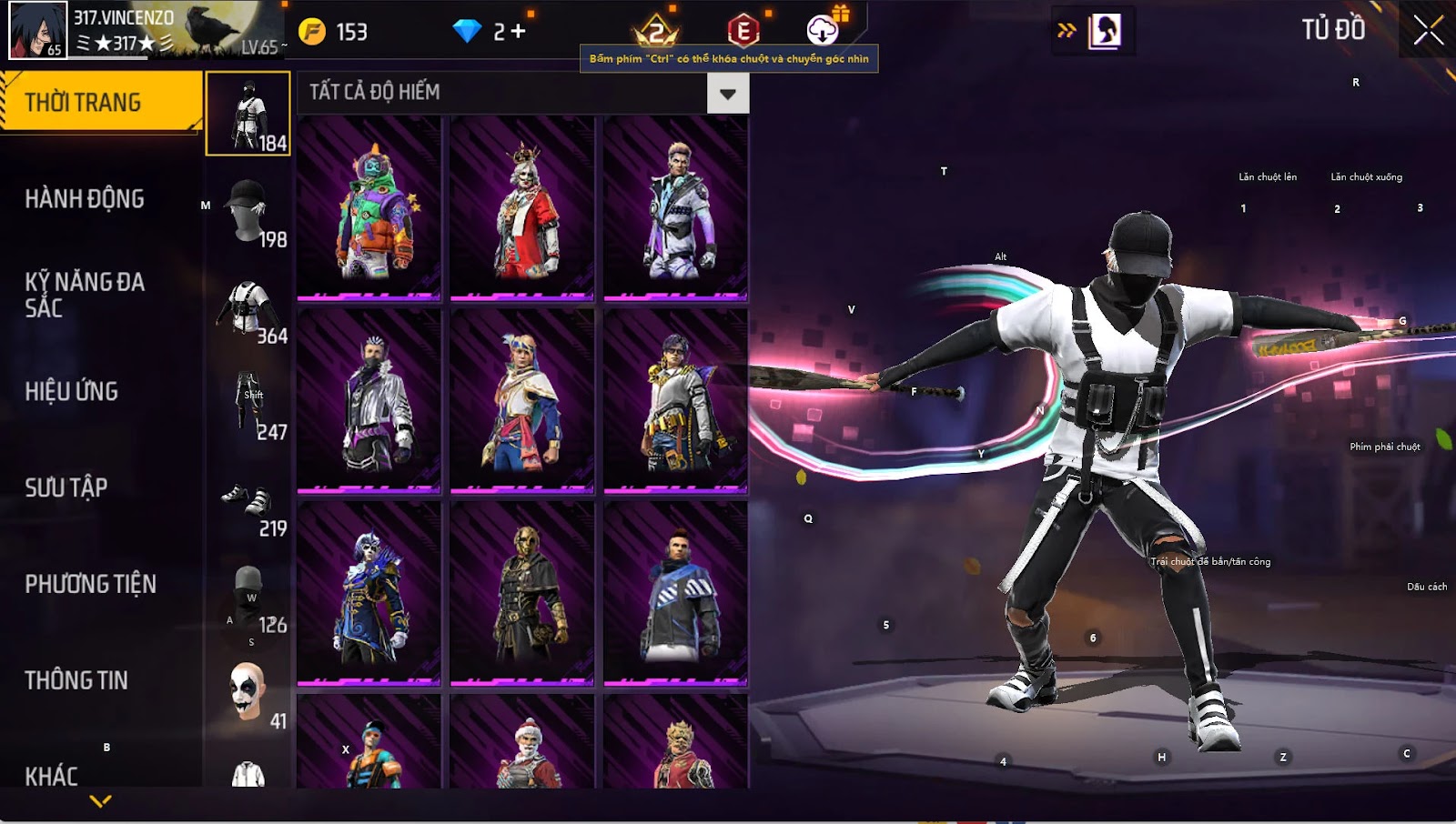Open the face paint category (41)

(248, 693)
